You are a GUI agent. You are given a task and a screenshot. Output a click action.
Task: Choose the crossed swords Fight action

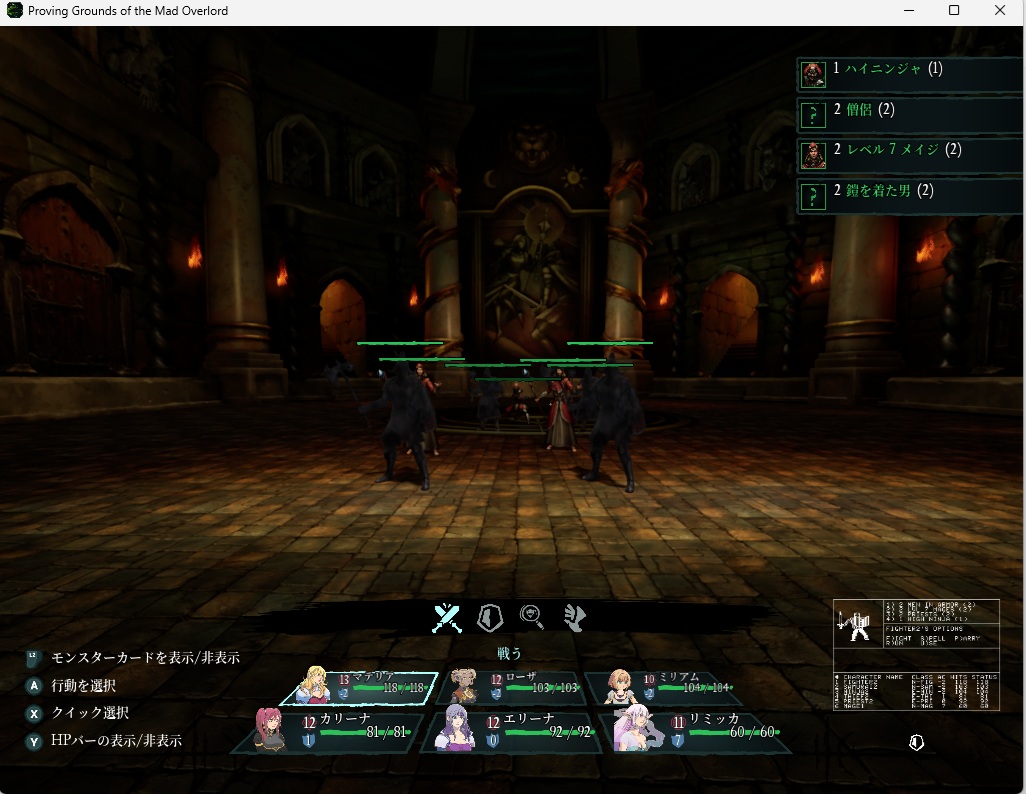pyautogui.click(x=446, y=618)
